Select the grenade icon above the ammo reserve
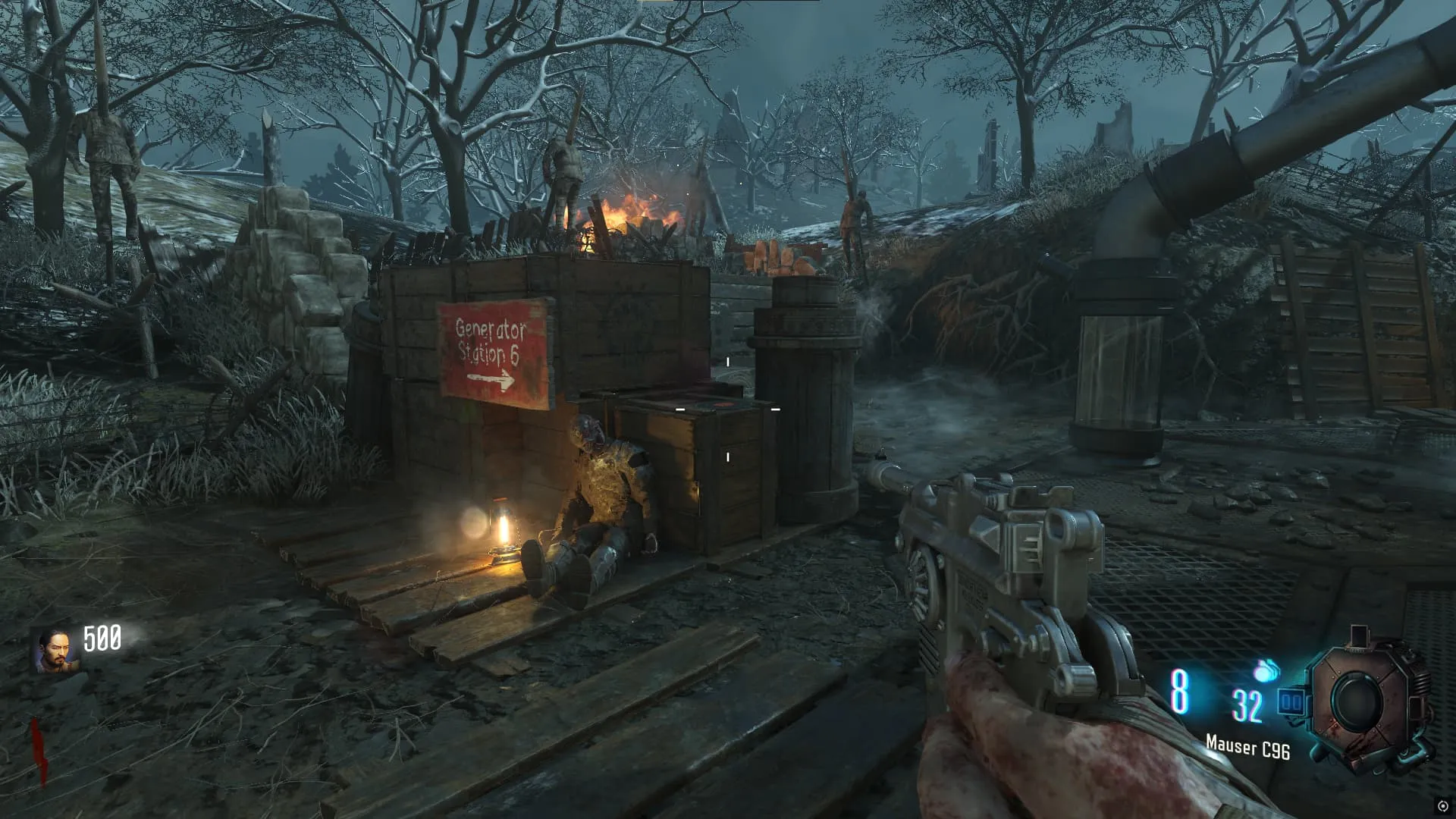The image size is (1456, 819). point(1265,670)
